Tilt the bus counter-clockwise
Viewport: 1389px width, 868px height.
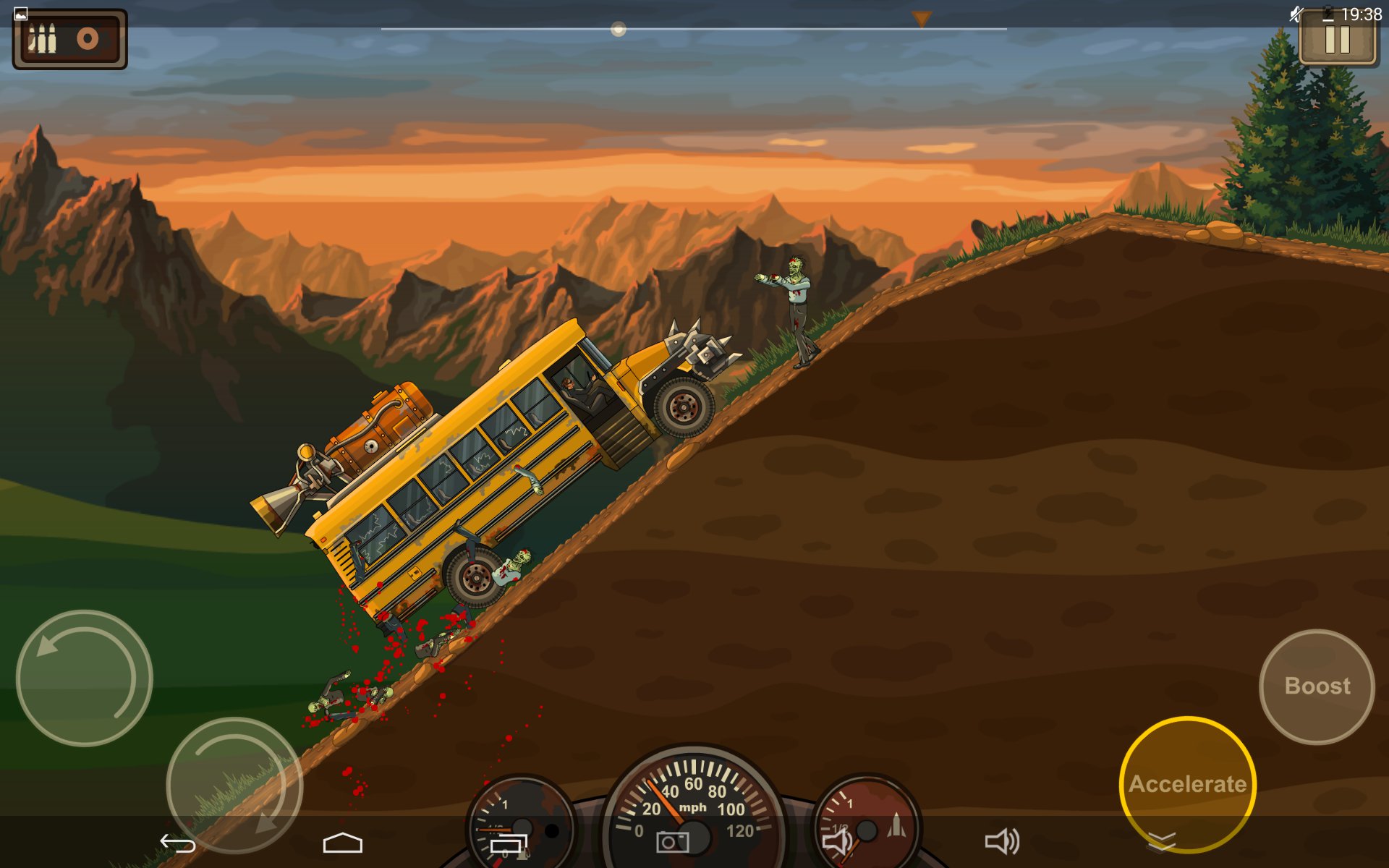pos(85,678)
